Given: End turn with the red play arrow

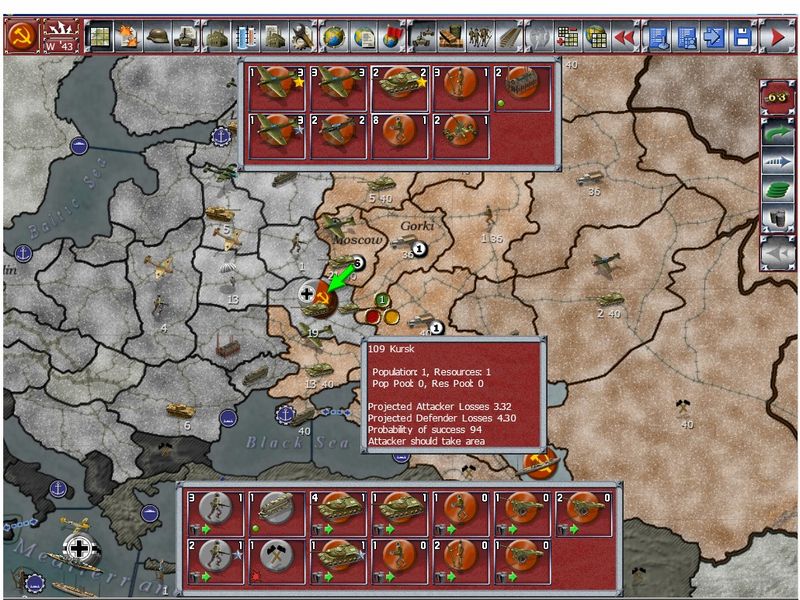Looking at the screenshot, I should pyautogui.click(x=777, y=38).
